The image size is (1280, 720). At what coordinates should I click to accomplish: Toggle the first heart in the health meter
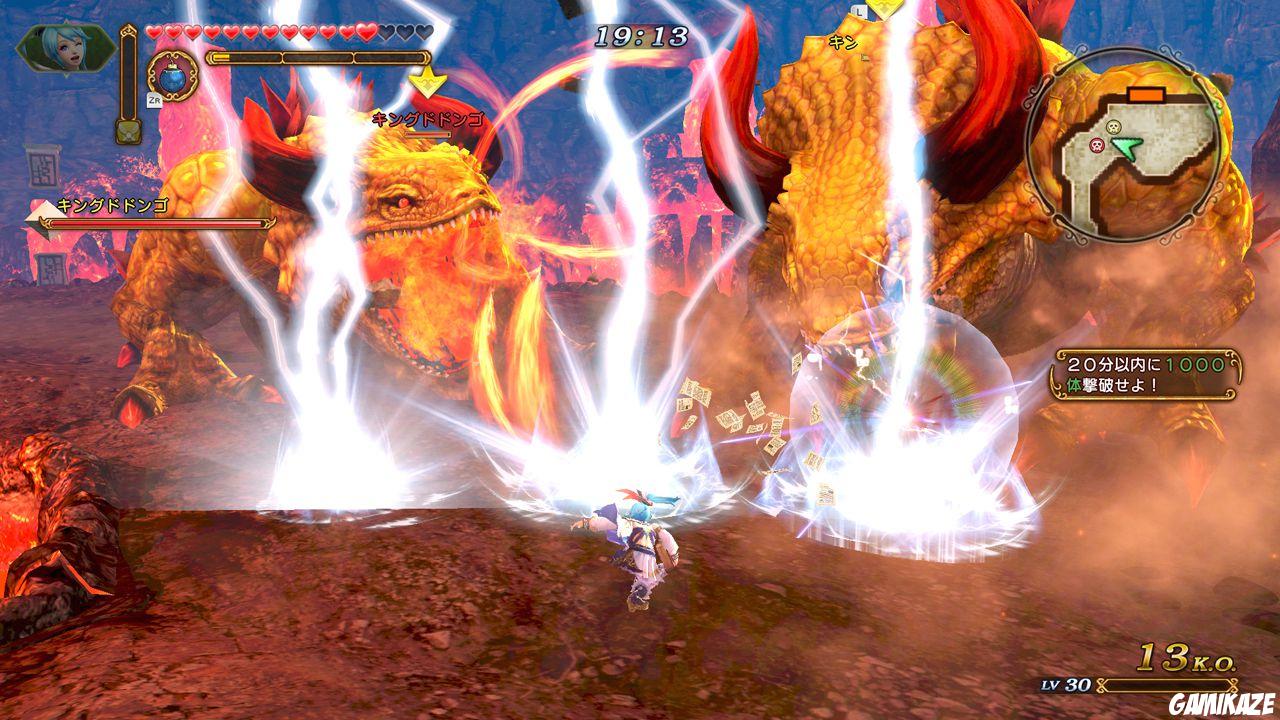pyautogui.click(x=153, y=33)
